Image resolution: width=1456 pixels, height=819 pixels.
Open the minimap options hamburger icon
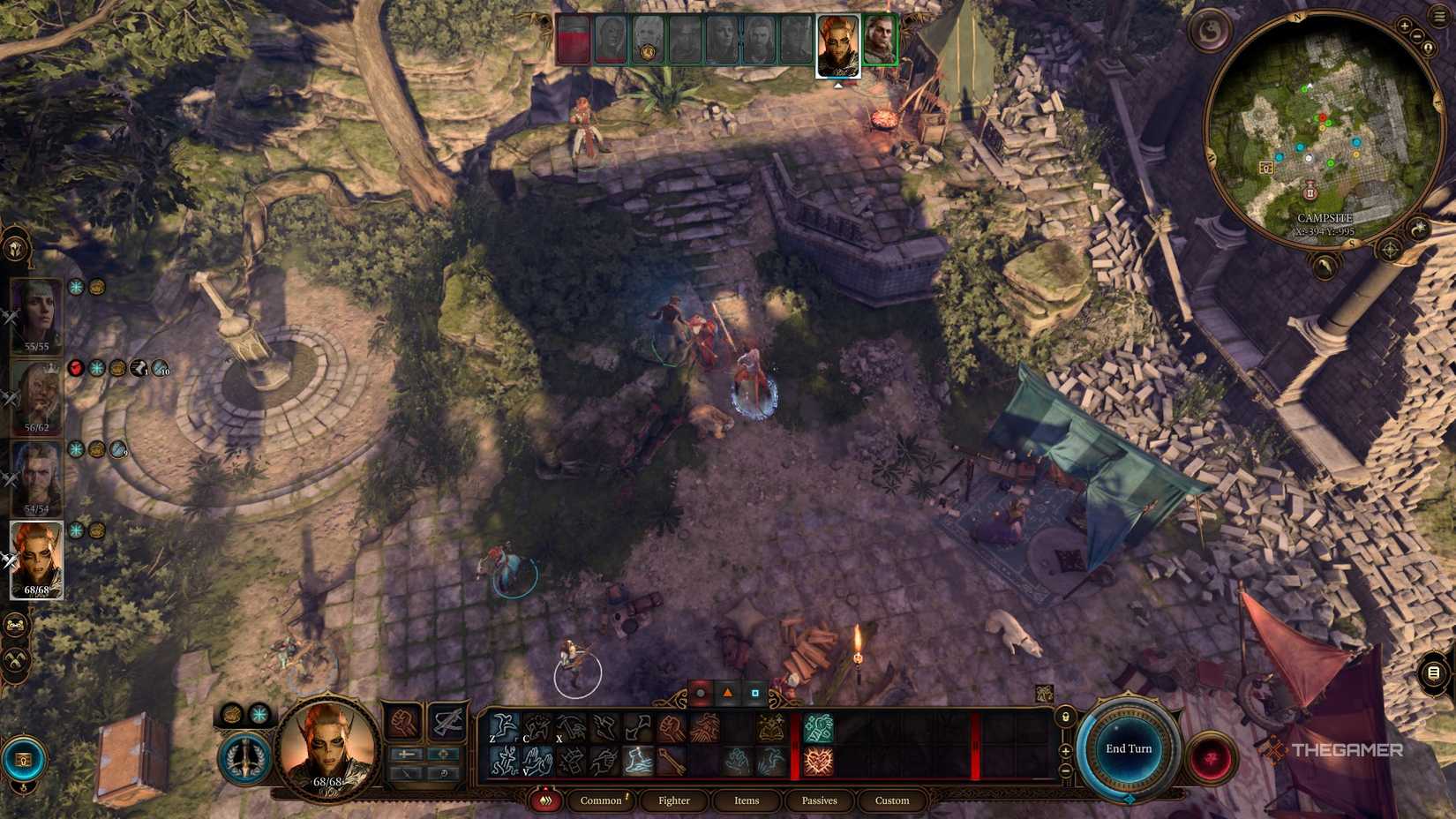[1438, 14]
